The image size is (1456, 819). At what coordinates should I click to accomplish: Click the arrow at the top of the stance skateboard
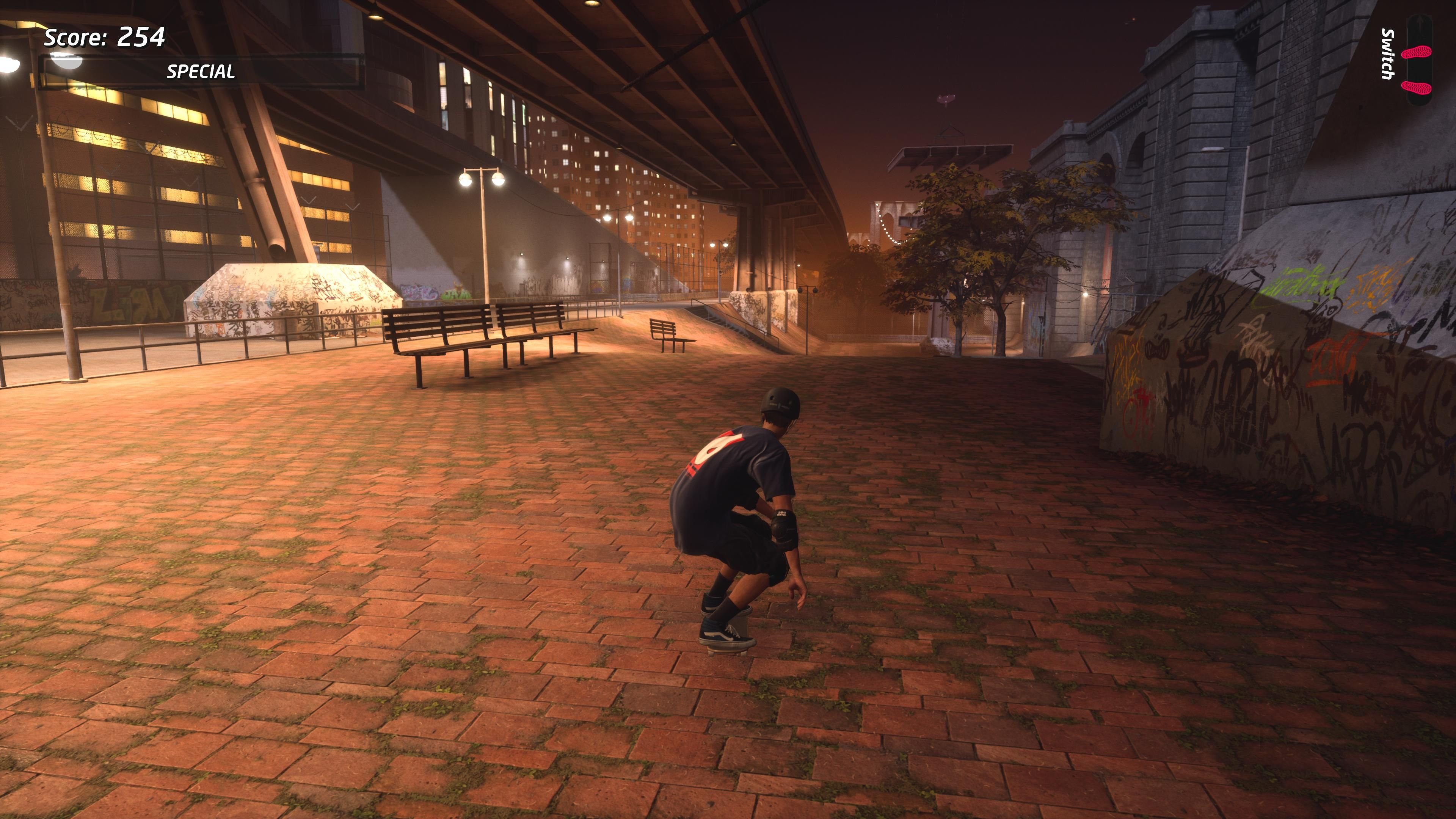pos(1419,22)
